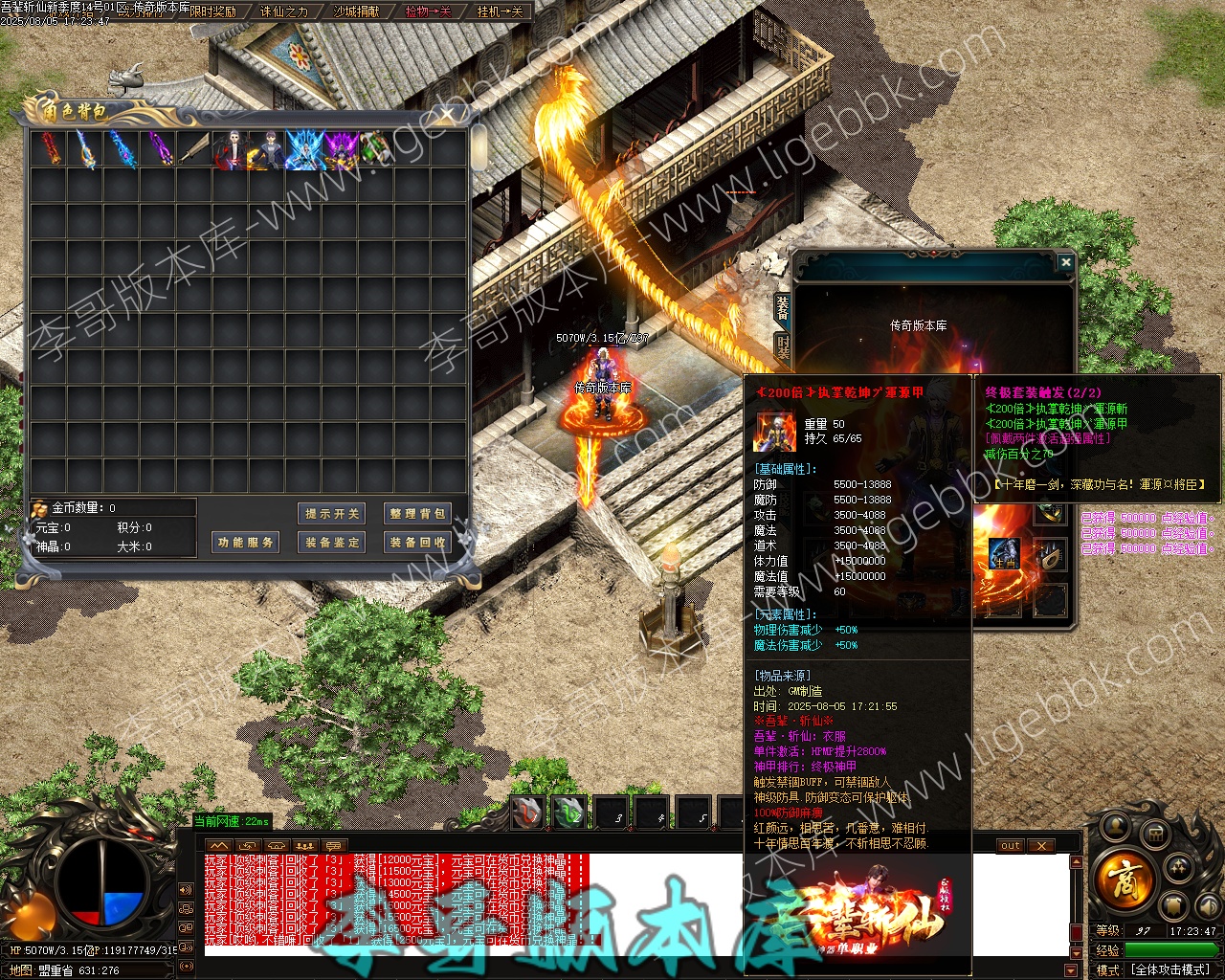Click the 装备回收 equipment recycle button
This screenshot has height=980, width=1225.
(x=417, y=543)
